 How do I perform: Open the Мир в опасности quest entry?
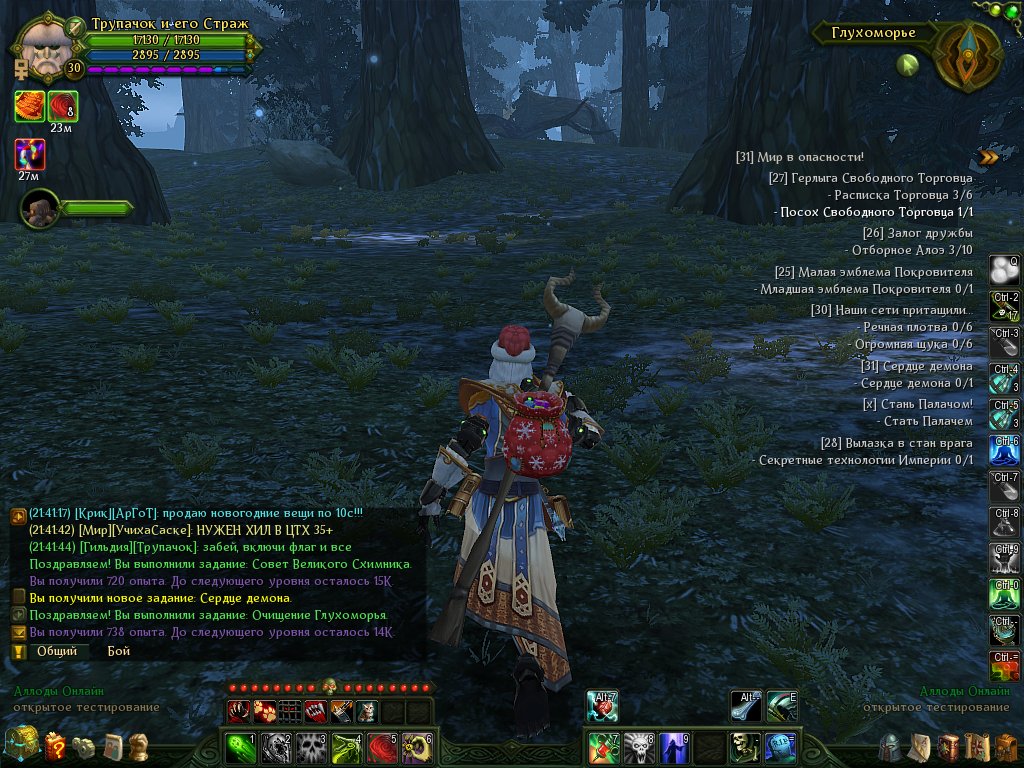click(799, 157)
